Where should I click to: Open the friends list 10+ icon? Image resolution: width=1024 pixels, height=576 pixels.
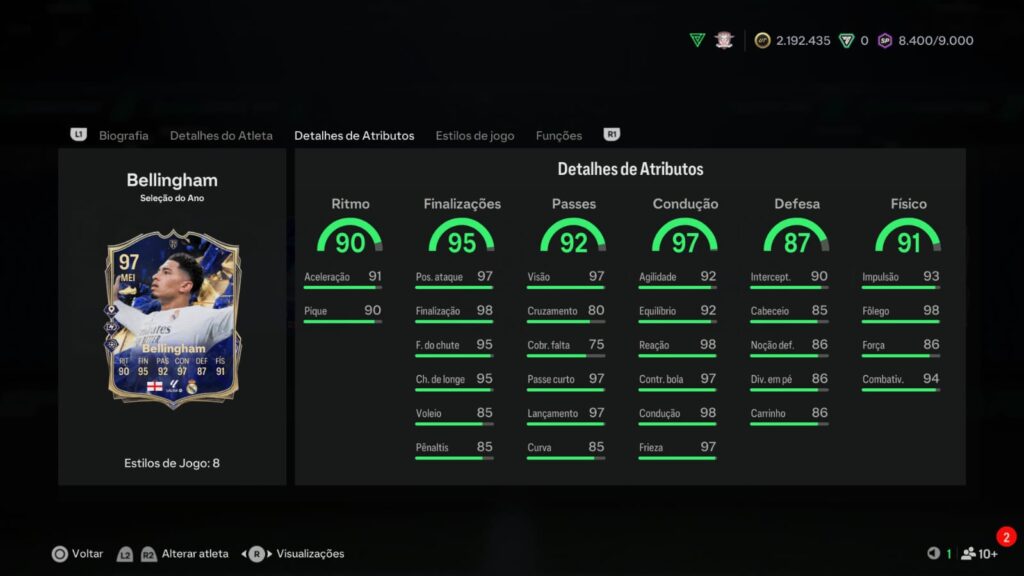coord(979,554)
